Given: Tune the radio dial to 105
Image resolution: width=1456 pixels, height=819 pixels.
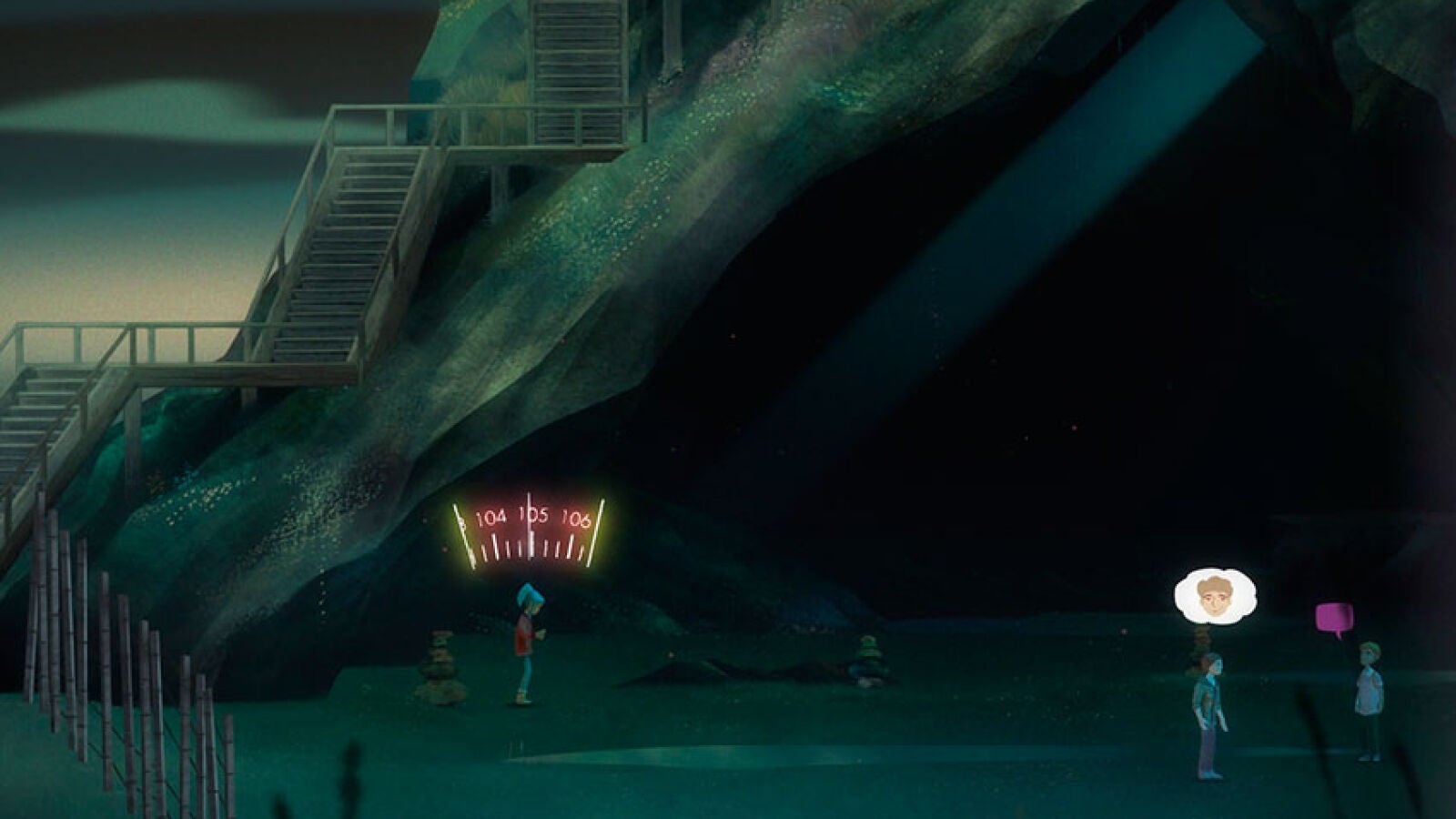Looking at the screenshot, I should pos(533,516).
